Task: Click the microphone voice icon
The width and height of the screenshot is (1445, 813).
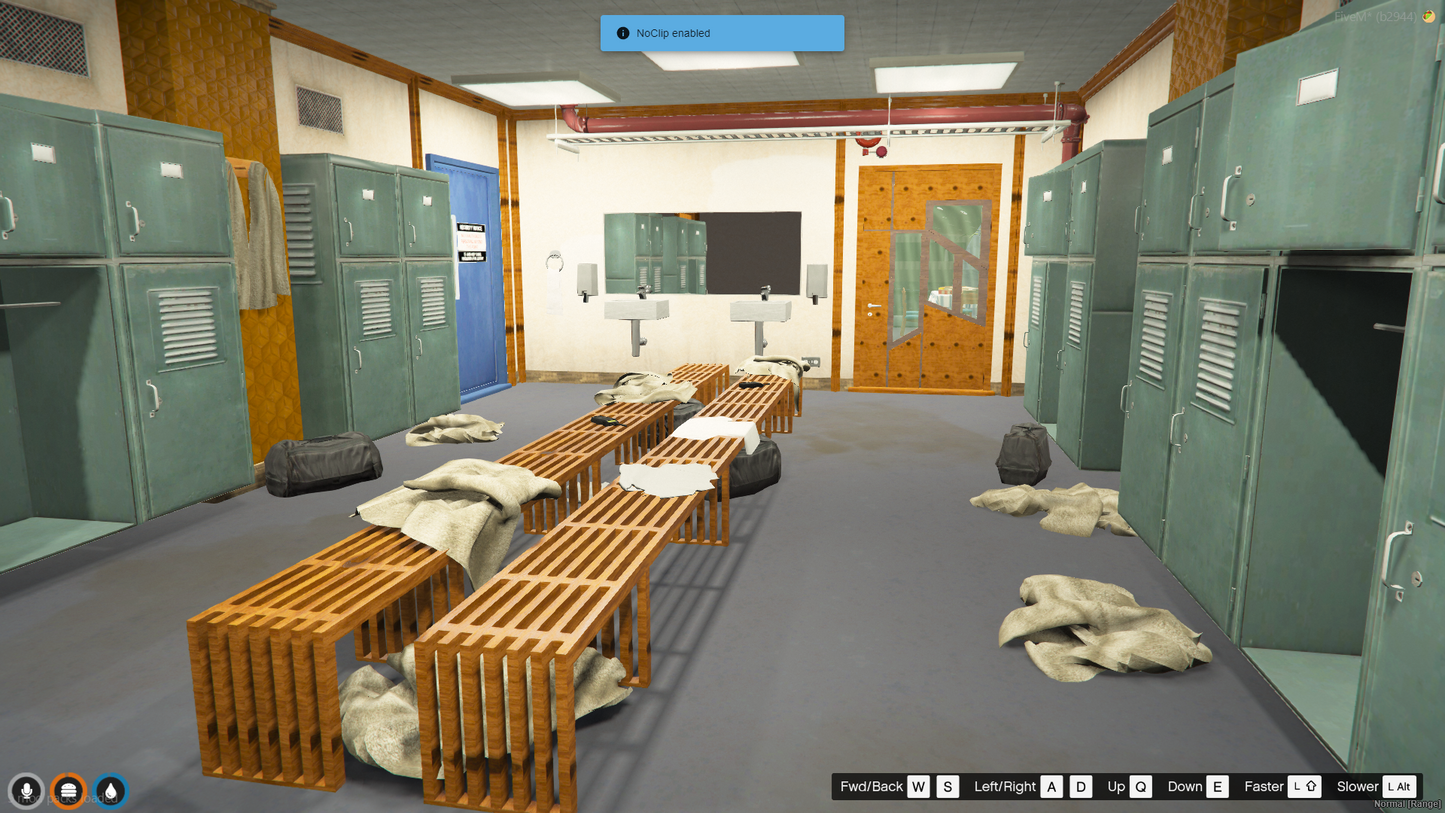Action: pos(26,791)
